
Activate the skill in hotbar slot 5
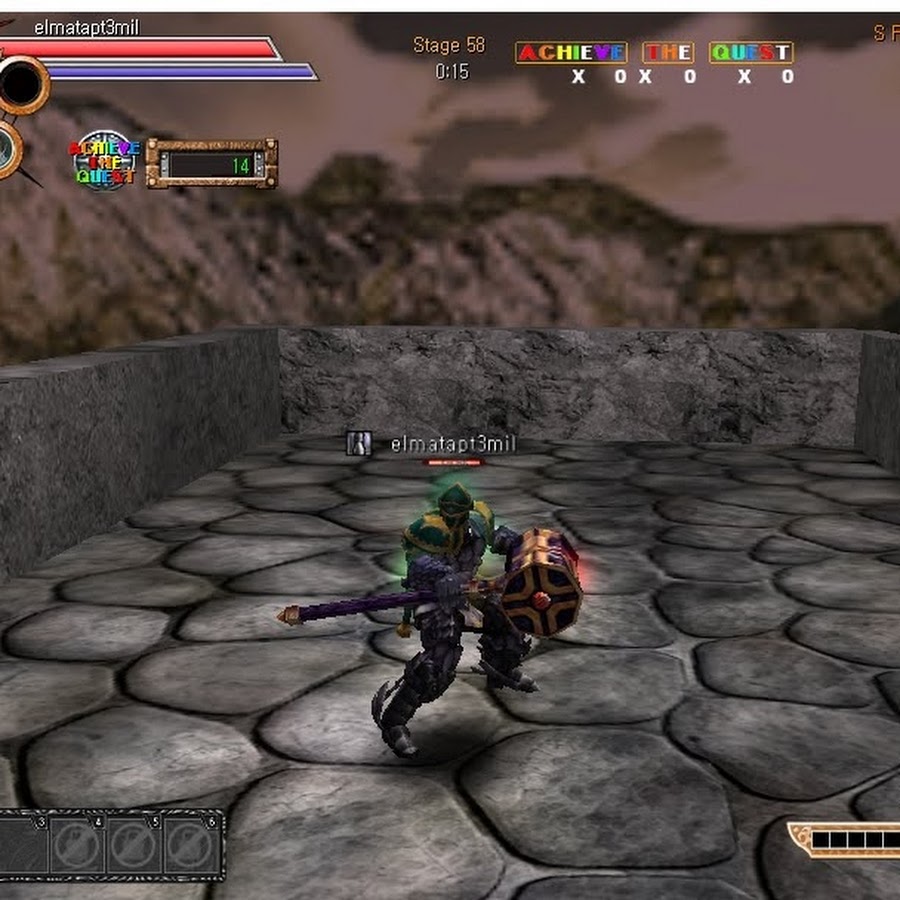click(x=134, y=846)
